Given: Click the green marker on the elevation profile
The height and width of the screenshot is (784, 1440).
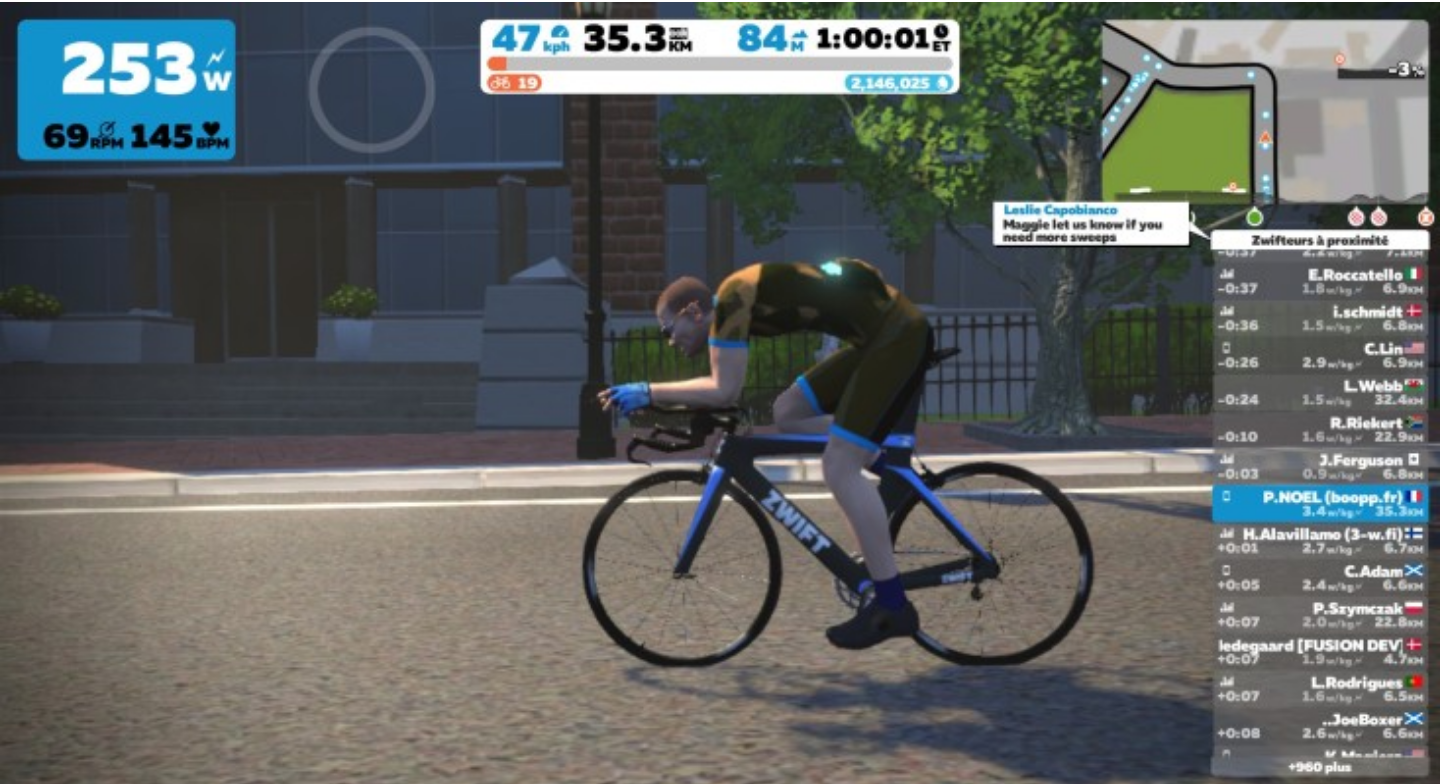Looking at the screenshot, I should pos(1255,216).
